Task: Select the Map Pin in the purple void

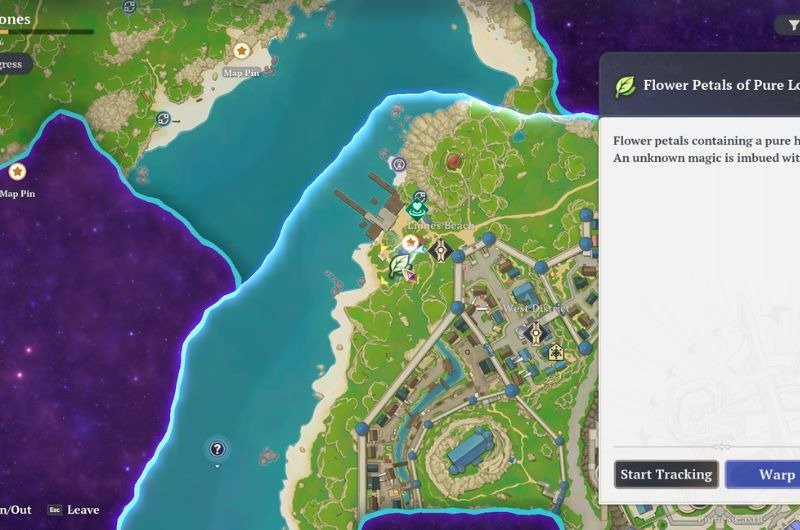Action: coord(17,172)
